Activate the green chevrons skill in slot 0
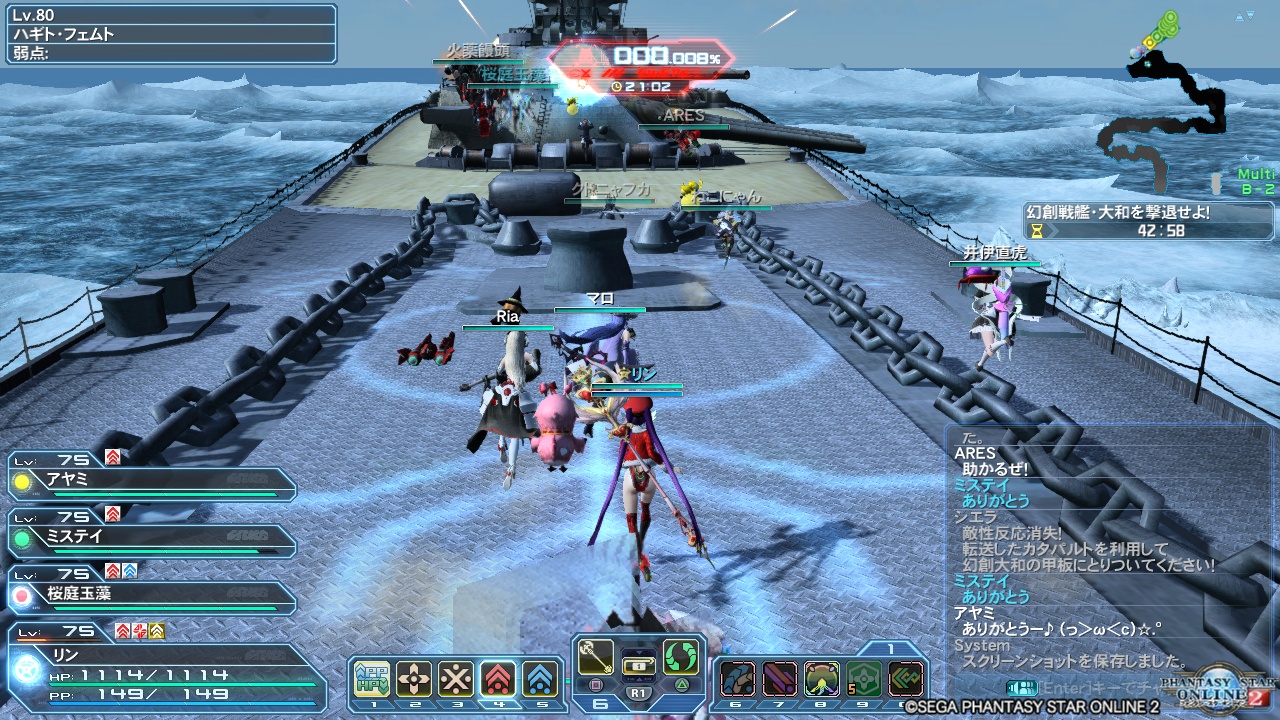This screenshot has height=720, width=1280. (x=906, y=678)
